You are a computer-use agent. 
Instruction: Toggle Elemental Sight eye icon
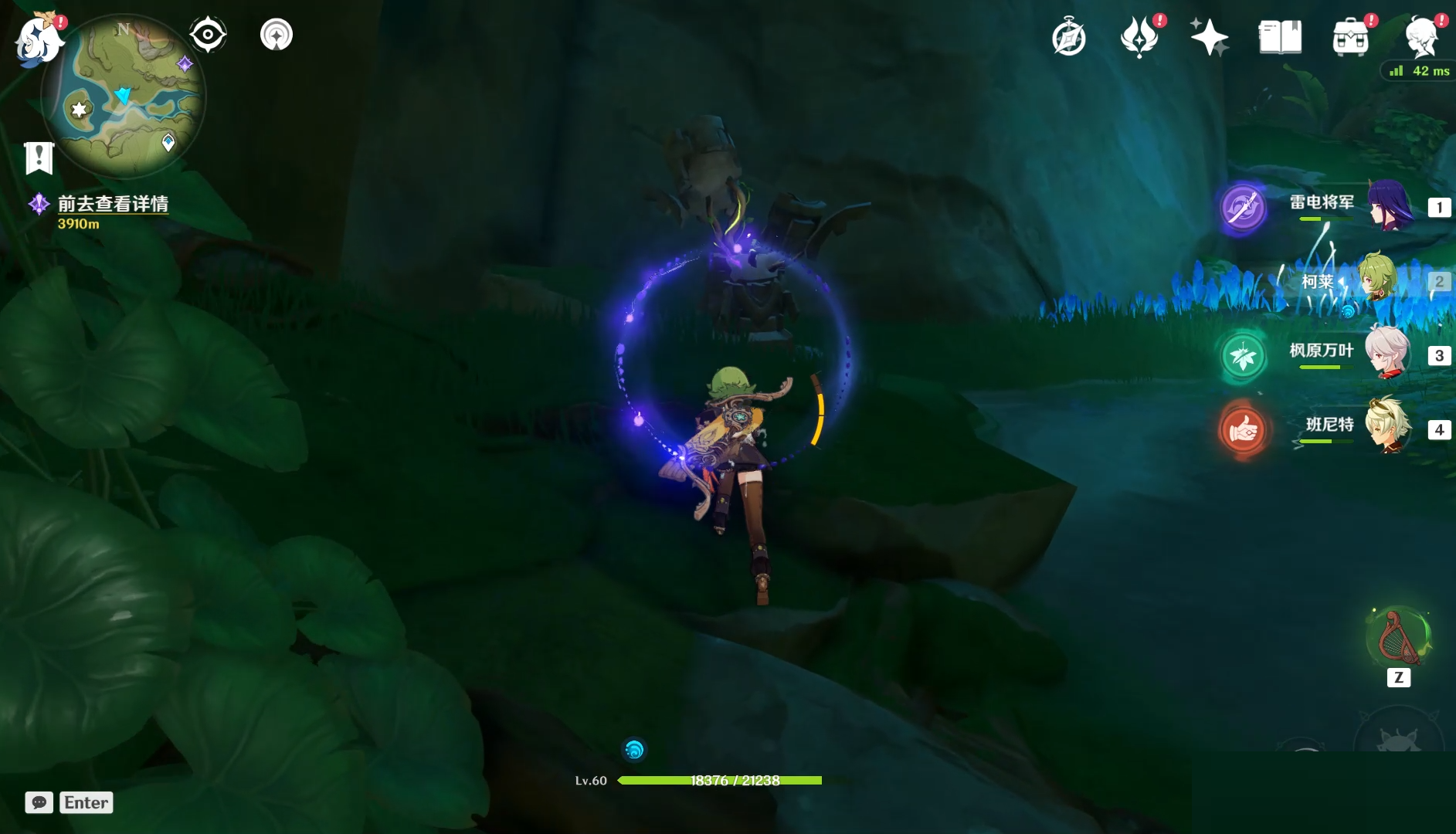click(x=208, y=35)
